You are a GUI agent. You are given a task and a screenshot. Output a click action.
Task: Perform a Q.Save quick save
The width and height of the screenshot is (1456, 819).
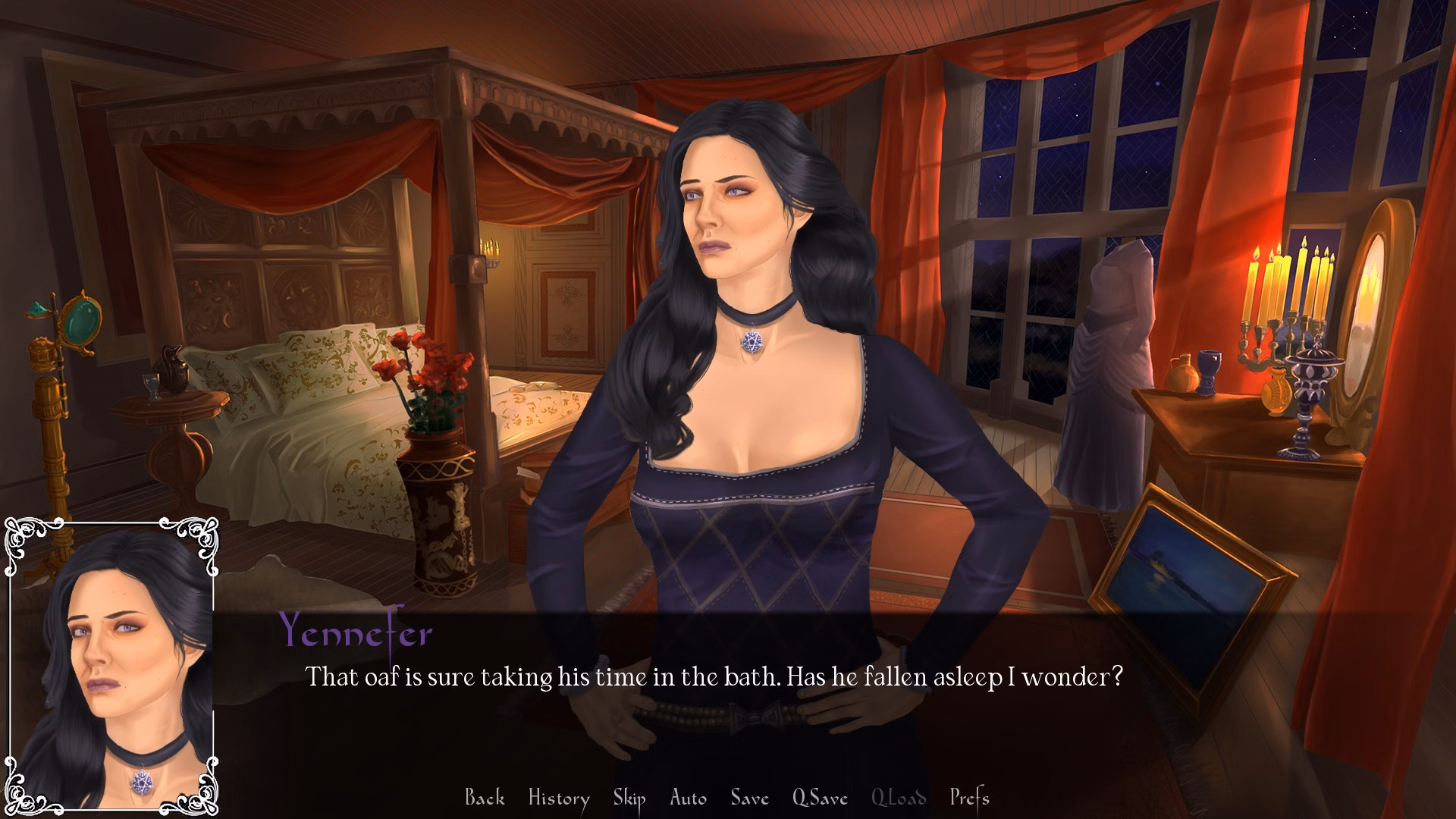pos(821,798)
